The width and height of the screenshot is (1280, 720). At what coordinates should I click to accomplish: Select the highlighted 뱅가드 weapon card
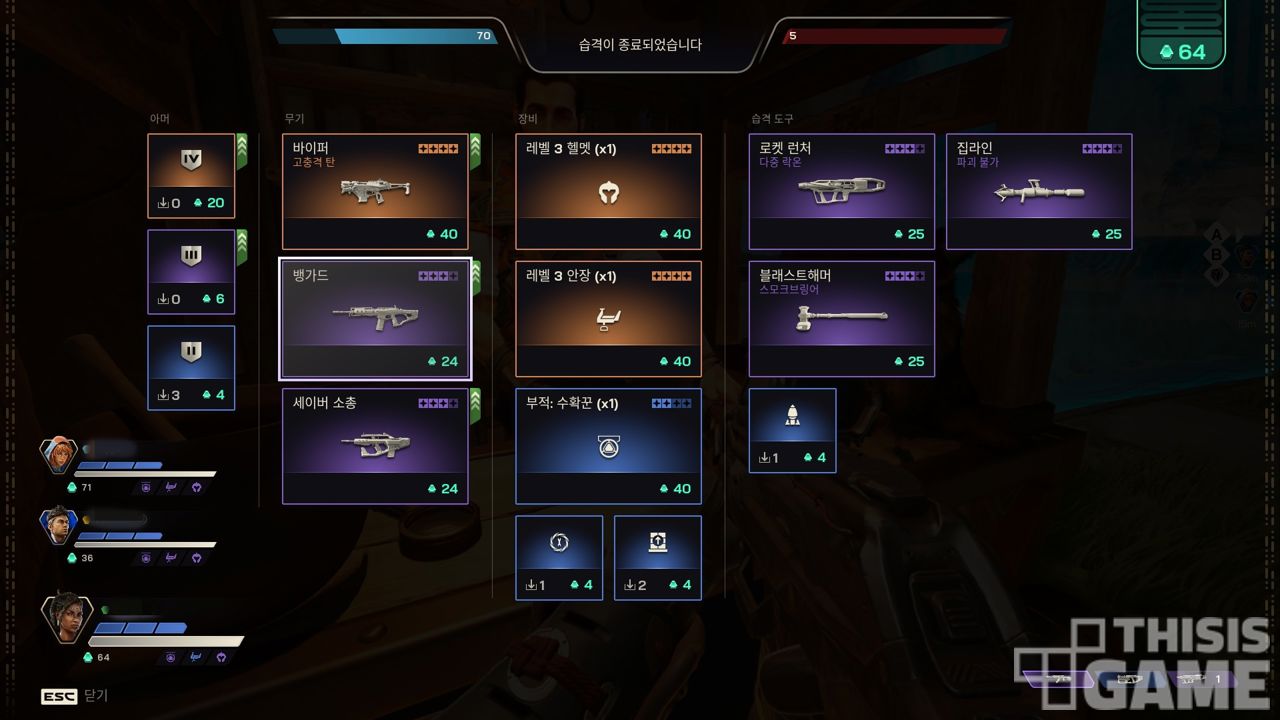(x=375, y=319)
